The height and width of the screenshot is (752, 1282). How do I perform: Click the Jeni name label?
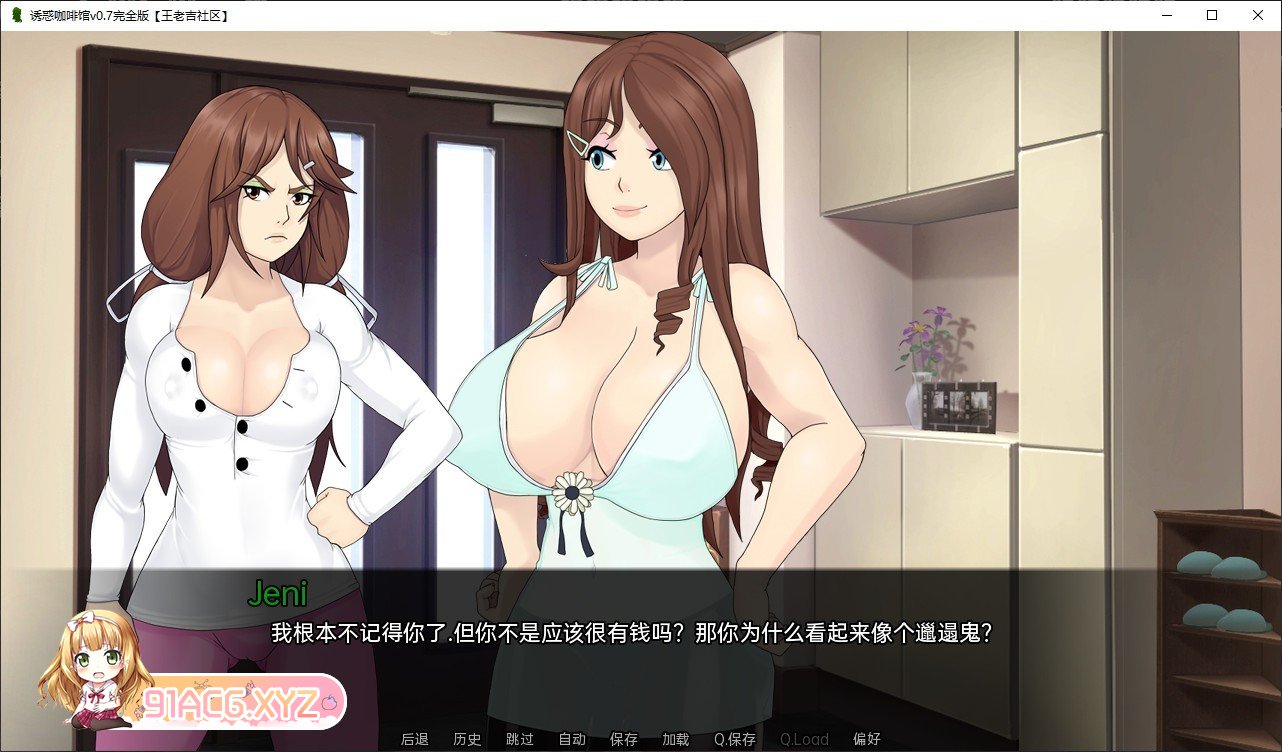click(279, 595)
